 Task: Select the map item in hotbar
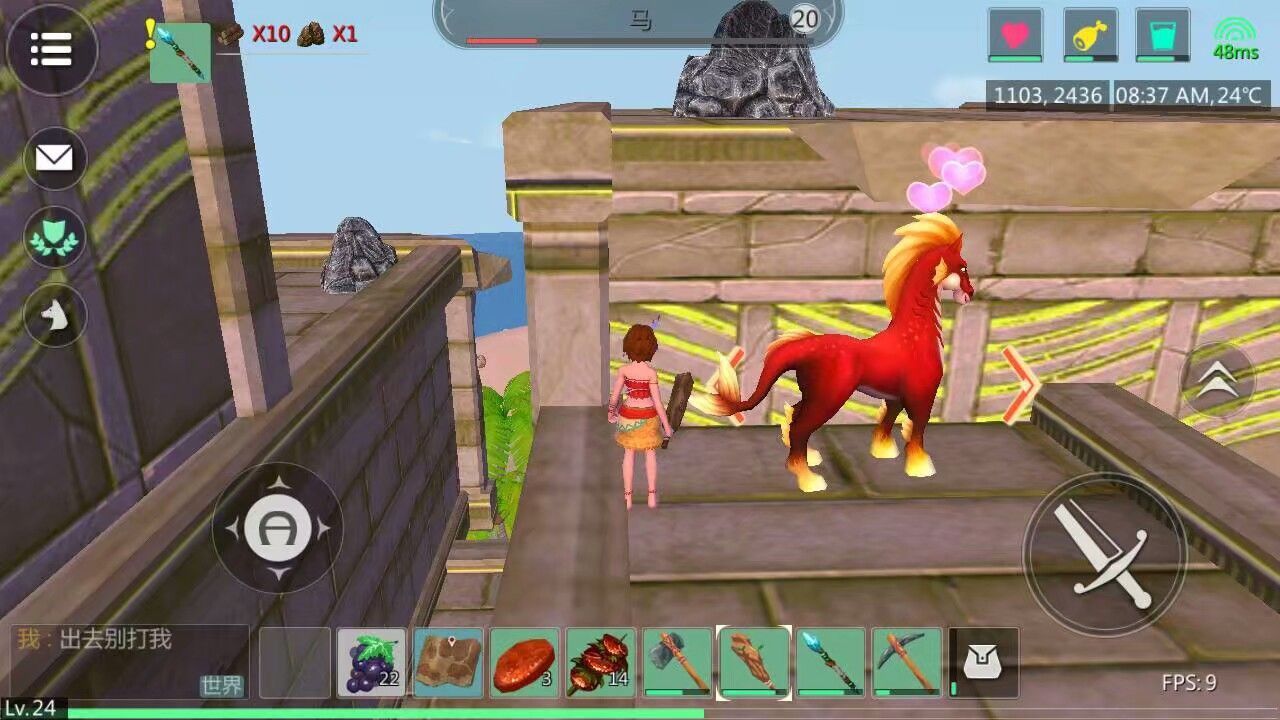click(448, 662)
